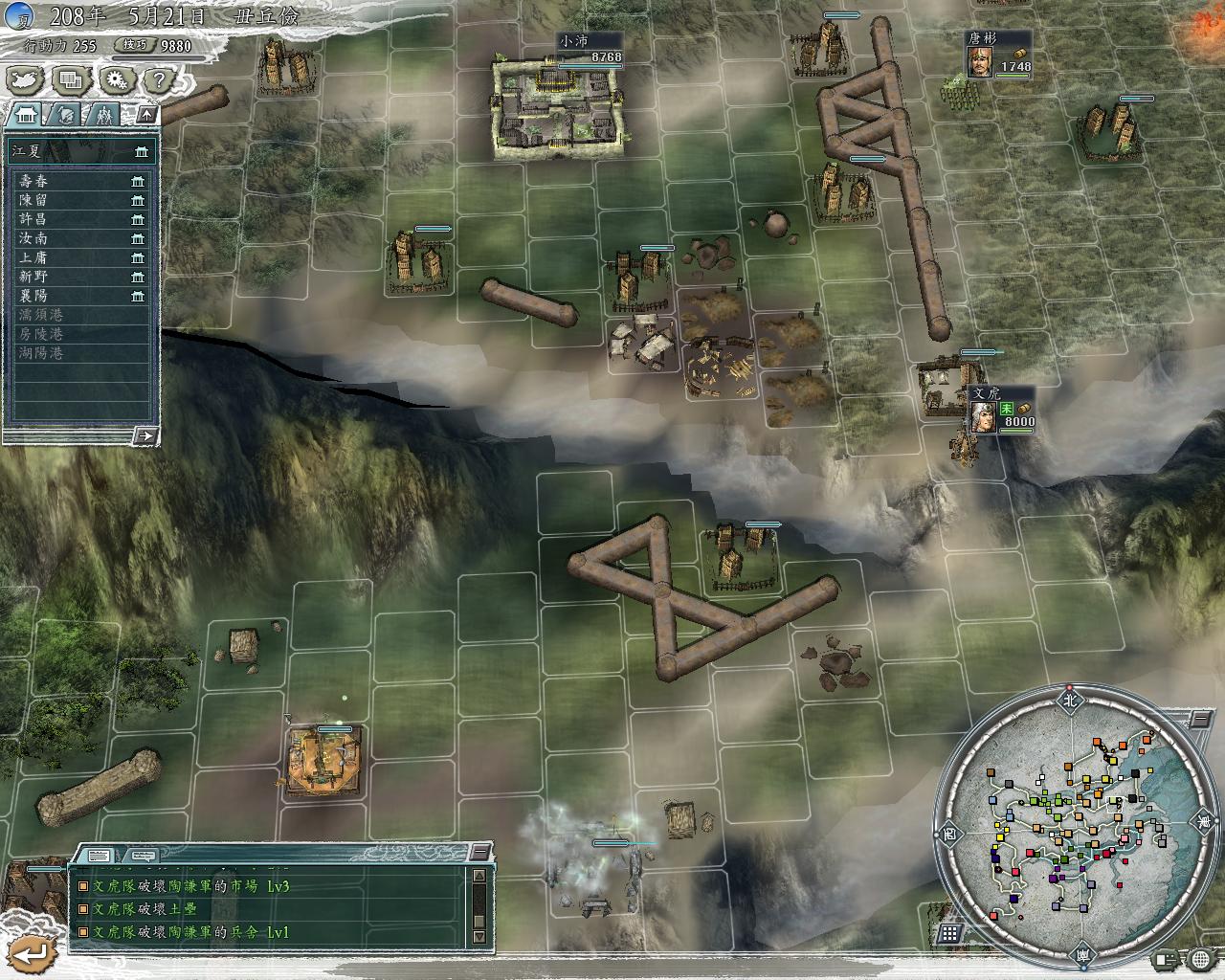This screenshot has width=1225, height=980.
Task: Select 唐彬 unit portrait marker
Action: pyautogui.click(x=978, y=62)
